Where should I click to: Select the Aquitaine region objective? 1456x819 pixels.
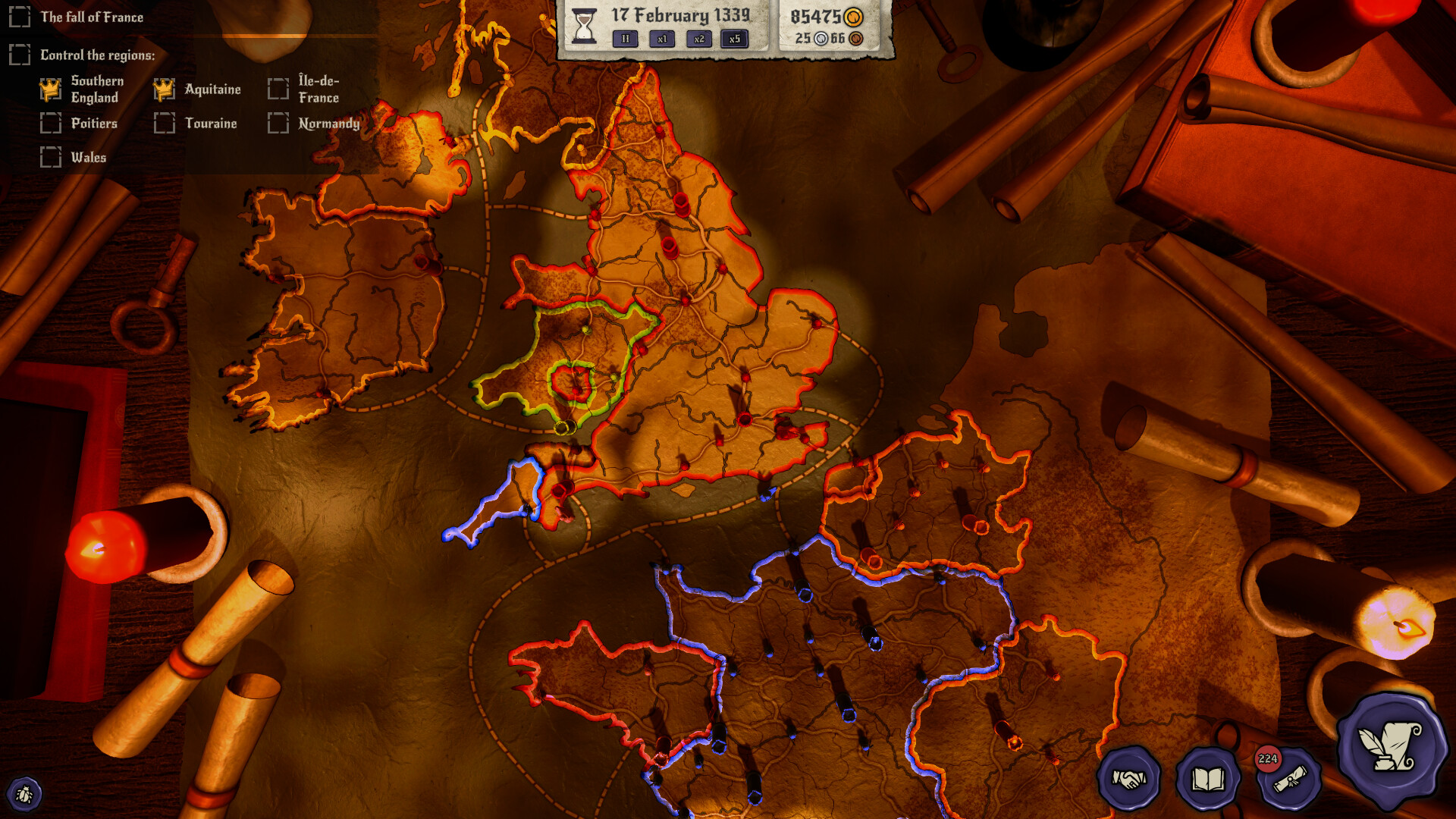tap(212, 89)
